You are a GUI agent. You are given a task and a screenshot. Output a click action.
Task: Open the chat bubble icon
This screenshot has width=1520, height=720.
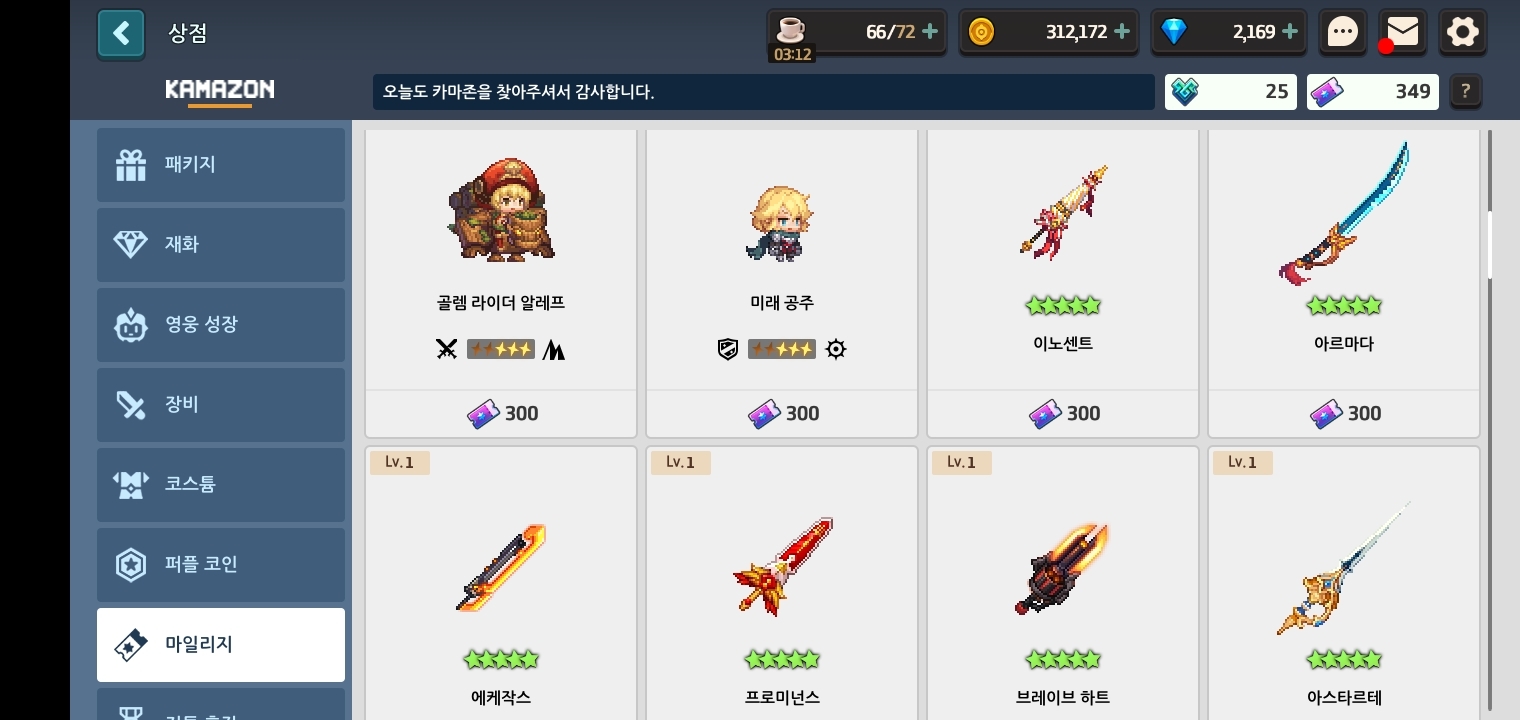point(1342,32)
